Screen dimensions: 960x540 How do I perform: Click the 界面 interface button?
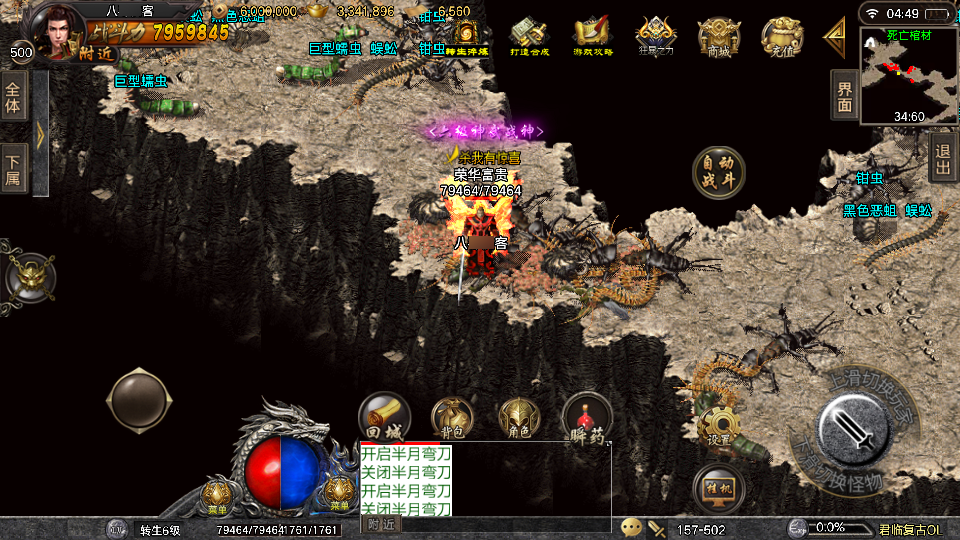click(844, 96)
